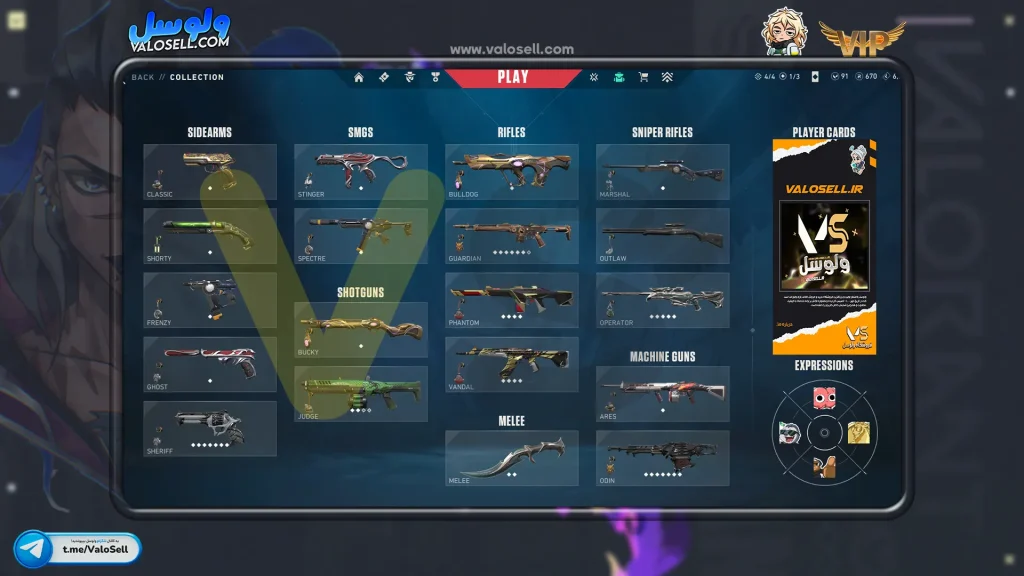Select the Melee knife slot
The height and width of the screenshot is (576, 1024).
[x=512, y=458]
